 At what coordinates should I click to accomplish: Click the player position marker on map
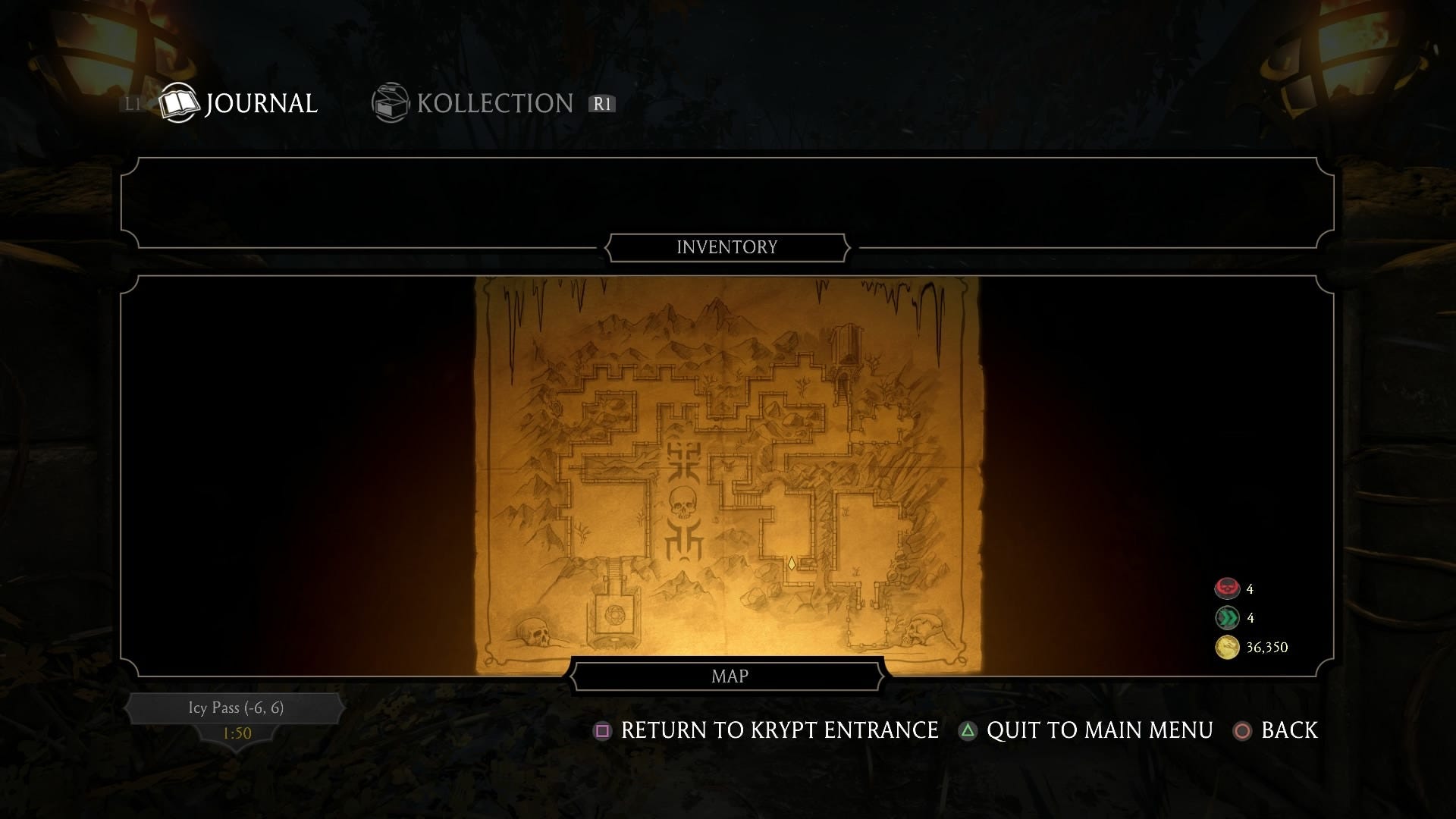coord(792,563)
